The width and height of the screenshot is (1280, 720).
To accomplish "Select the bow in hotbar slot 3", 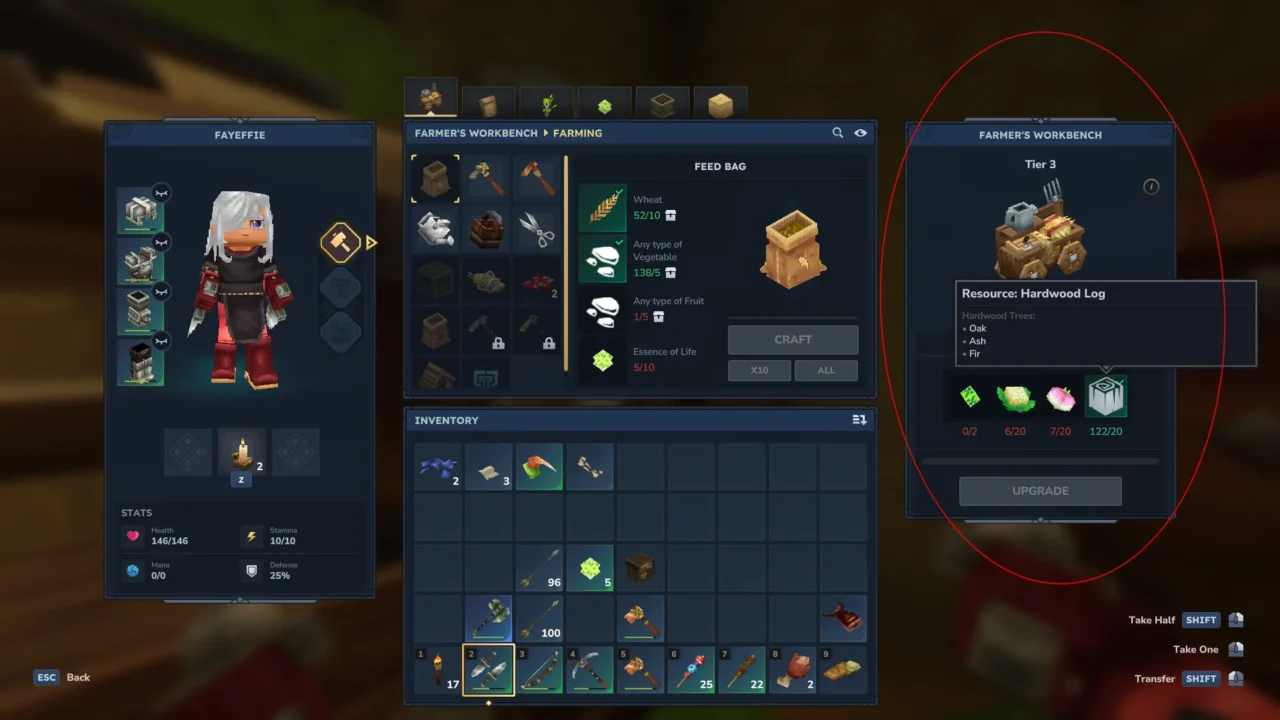I will 539,670.
